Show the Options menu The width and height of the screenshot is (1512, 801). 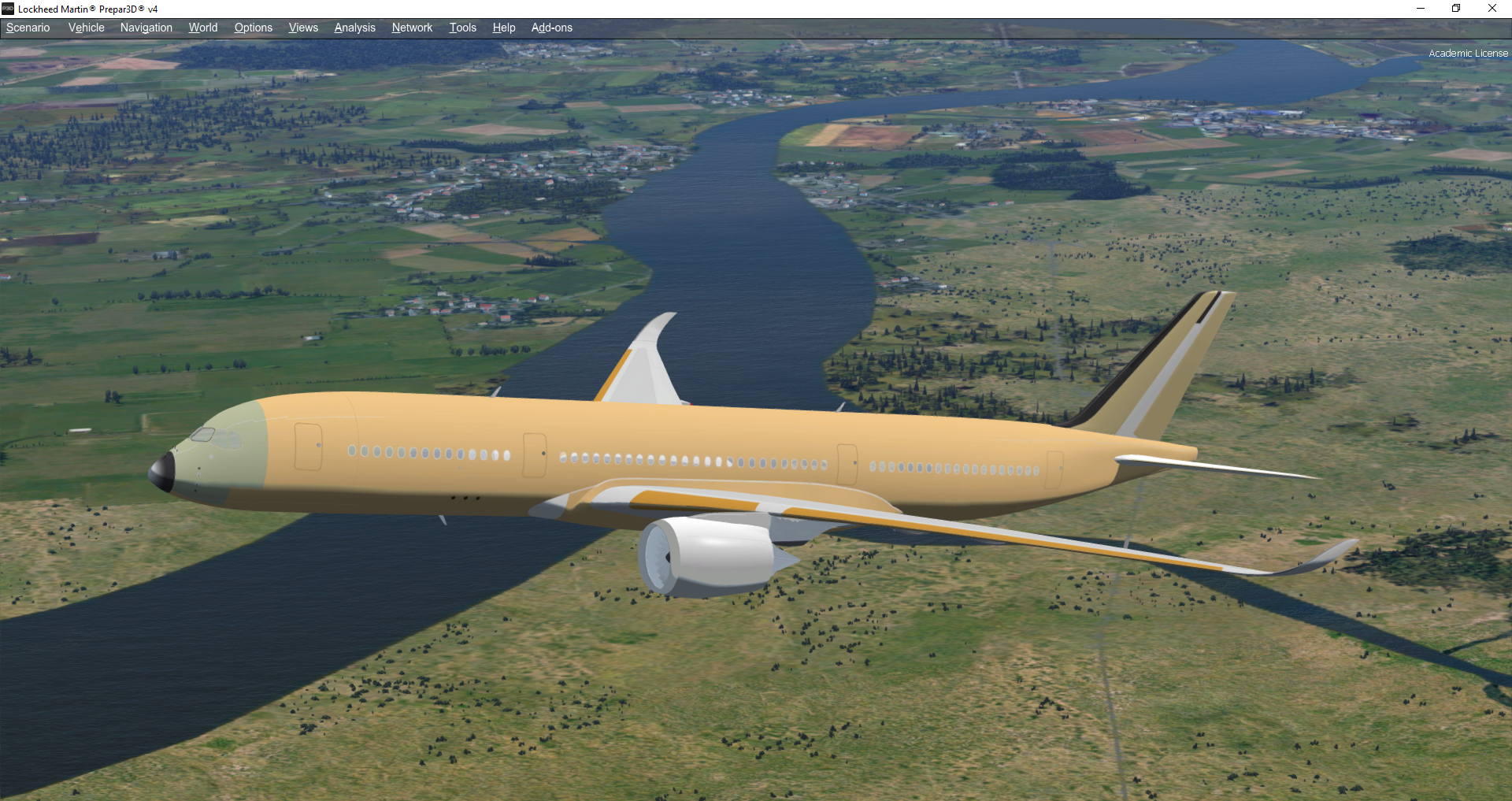coord(253,28)
